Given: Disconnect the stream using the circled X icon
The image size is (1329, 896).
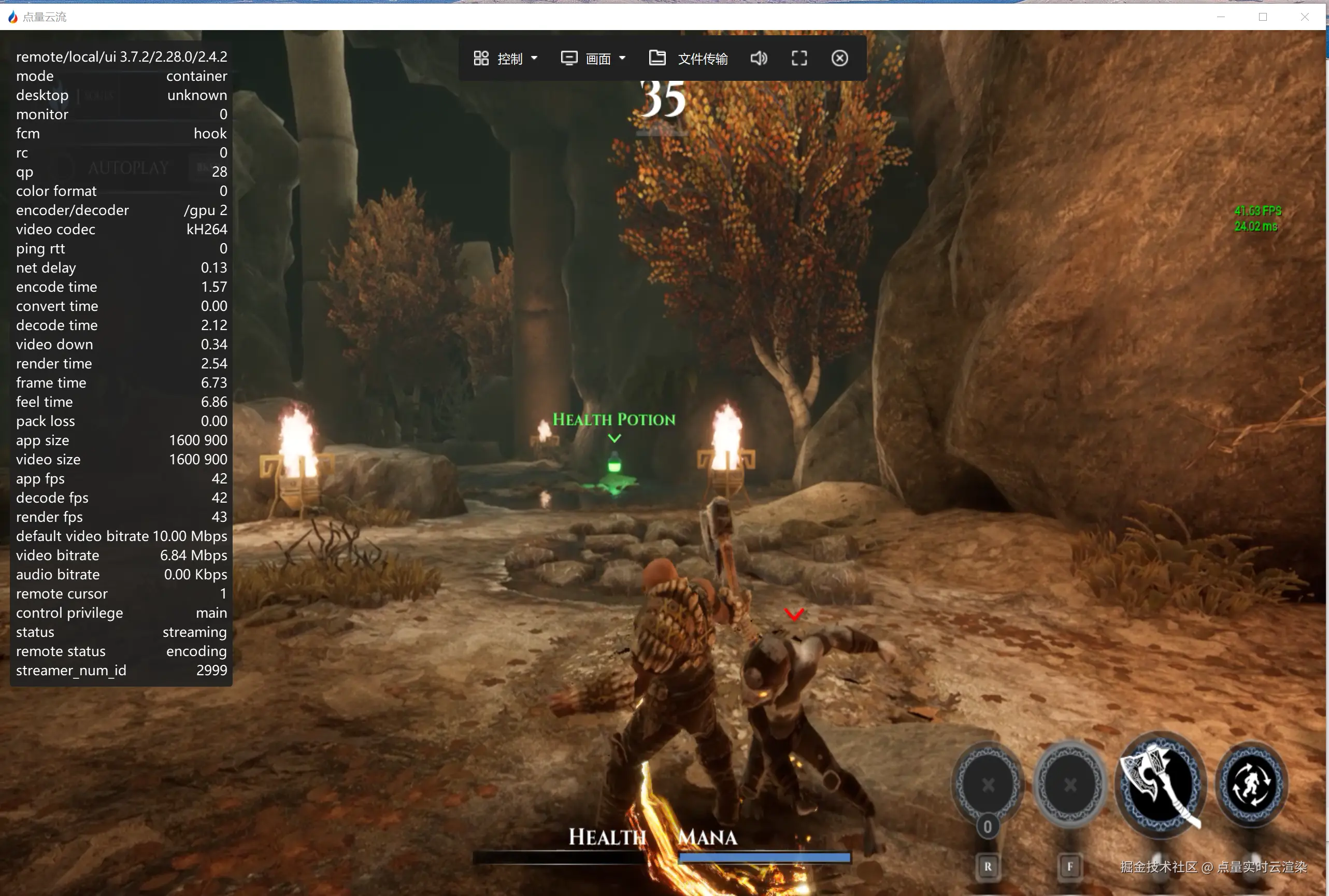Looking at the screenshot, I should point(839,58).
